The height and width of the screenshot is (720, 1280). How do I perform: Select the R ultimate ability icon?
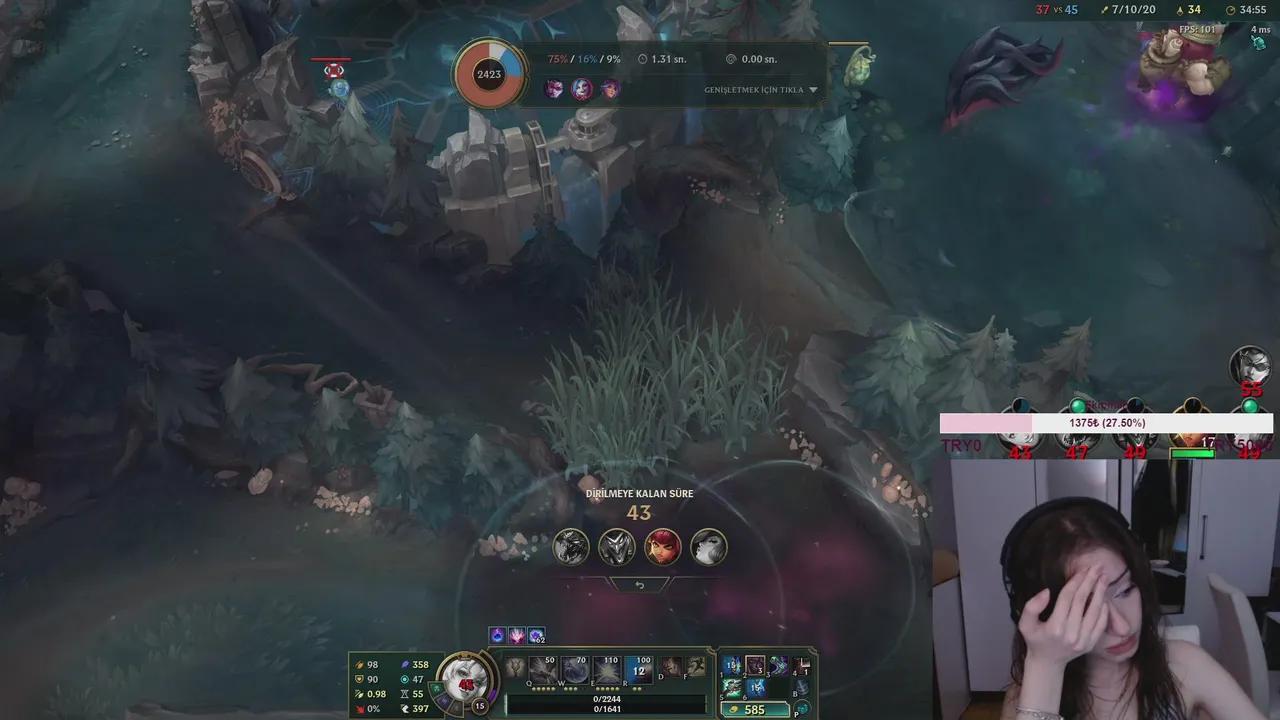pyautogui.click(x=639, y=669)
